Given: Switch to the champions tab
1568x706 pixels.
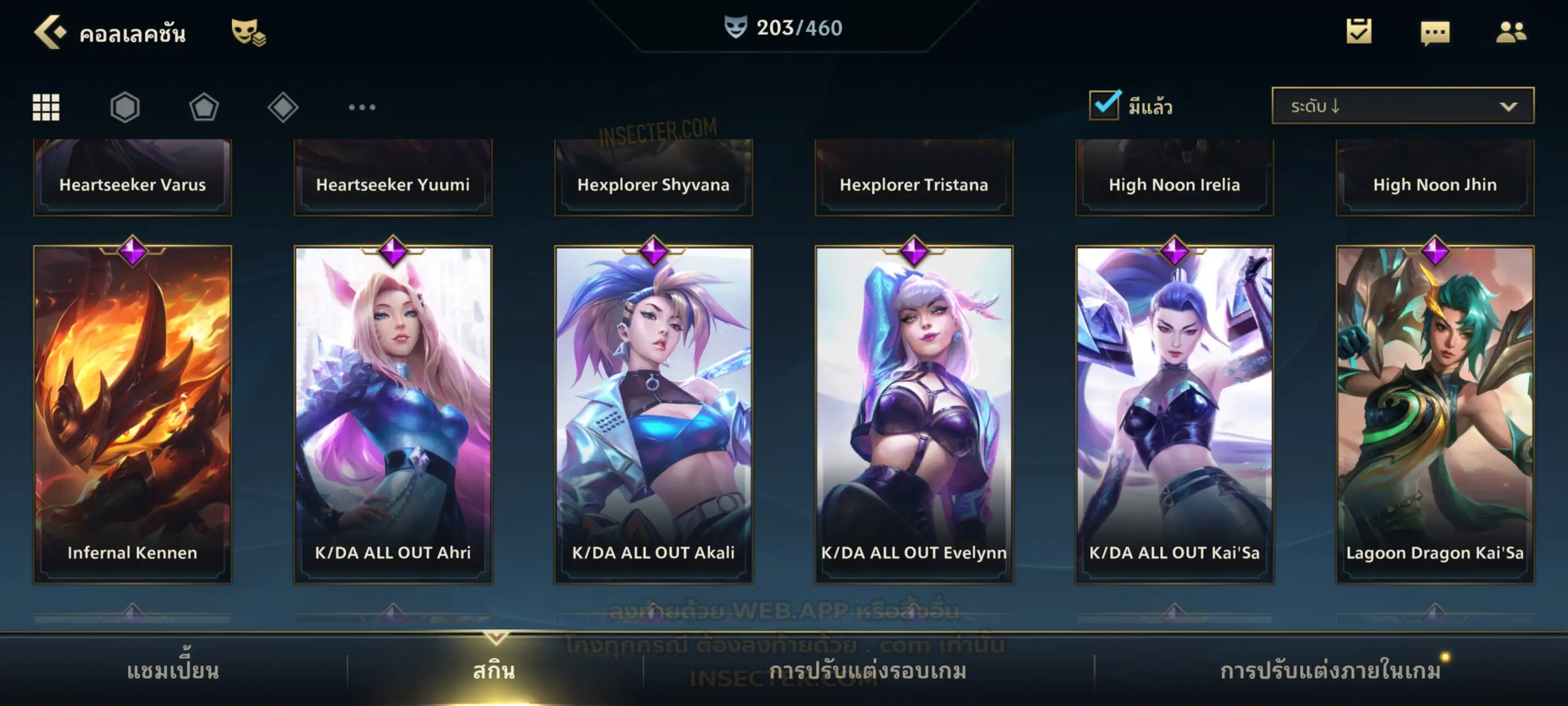Looking at the screenshot, I should pyautogui.click(x=173, y=671).
